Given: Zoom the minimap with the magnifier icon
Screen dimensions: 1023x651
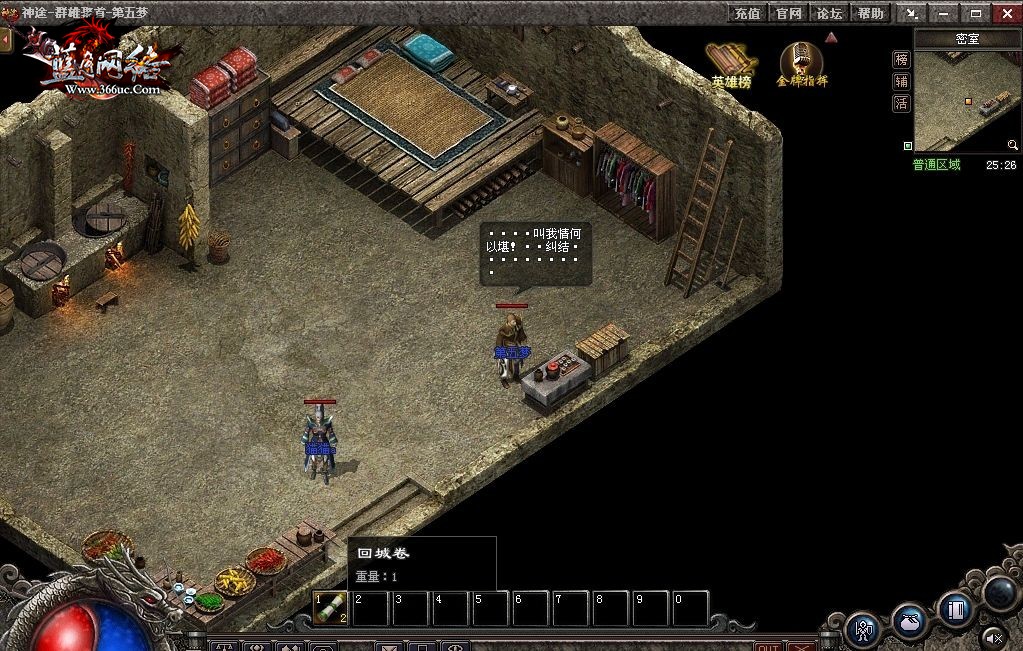Looking at the screenshot, I should [1012, 146].
